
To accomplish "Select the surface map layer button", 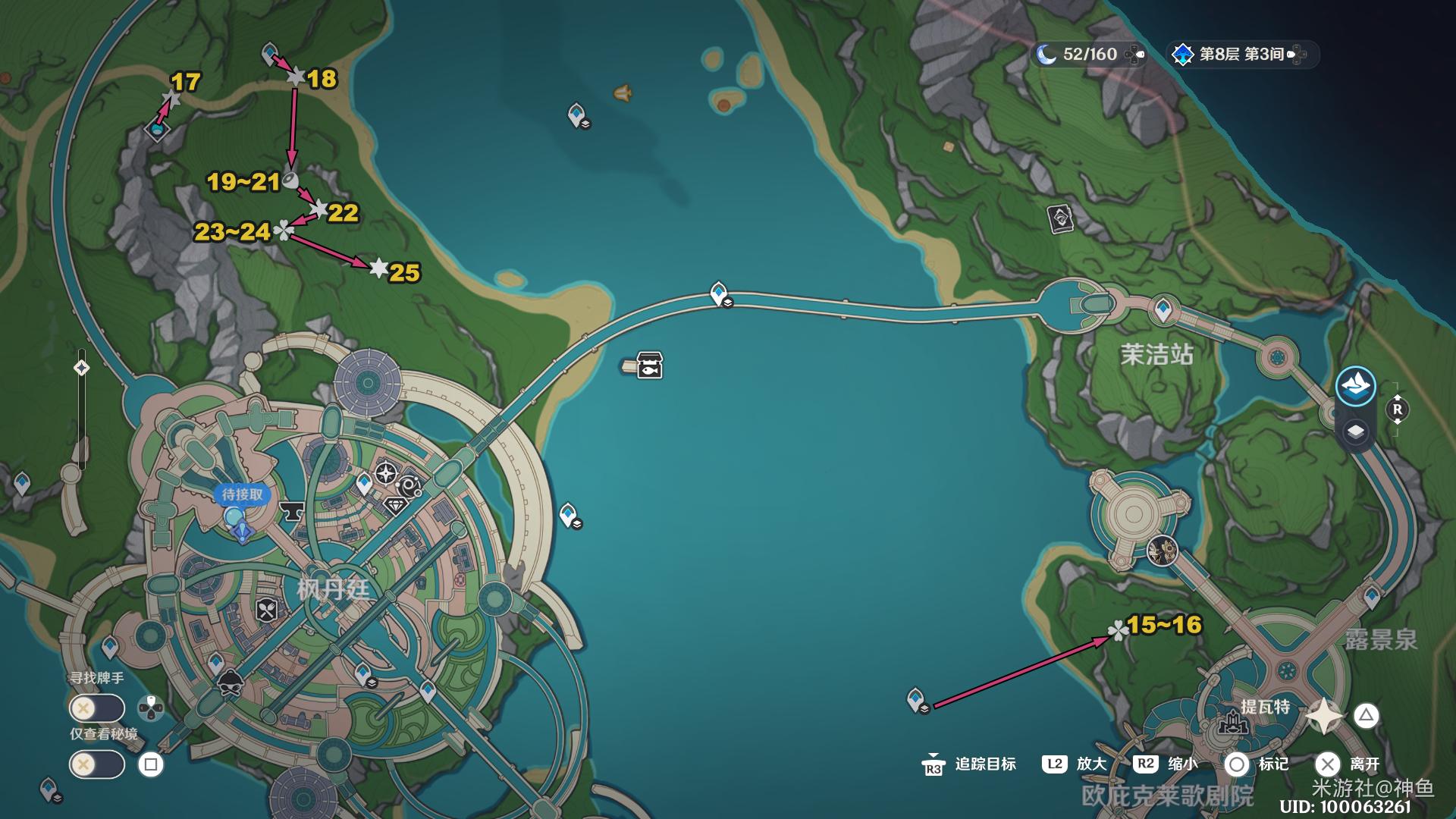I will pyautogui.click(x=1355, y=386).
